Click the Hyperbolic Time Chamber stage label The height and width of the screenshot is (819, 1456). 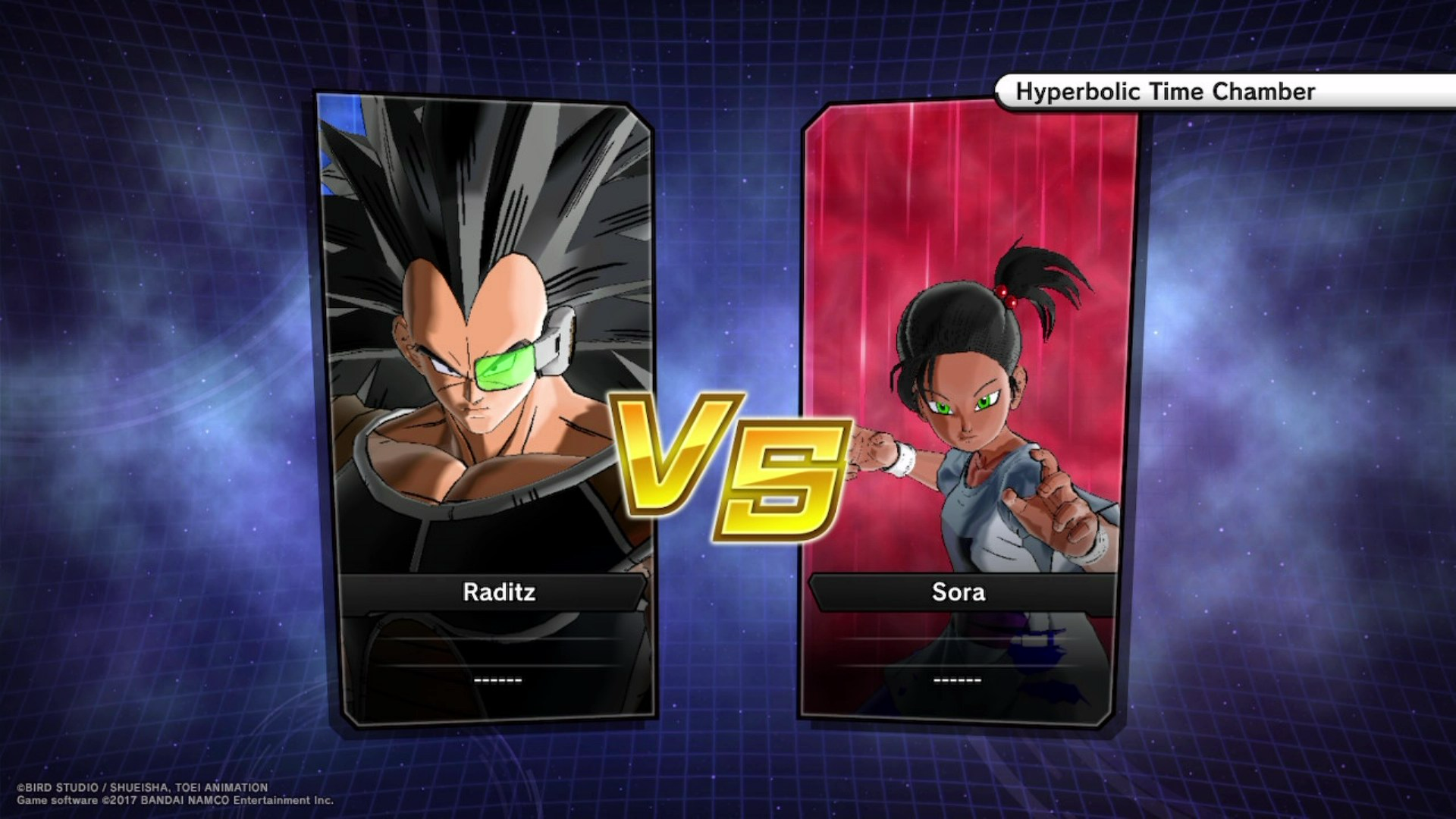(x=1165, y=92)
